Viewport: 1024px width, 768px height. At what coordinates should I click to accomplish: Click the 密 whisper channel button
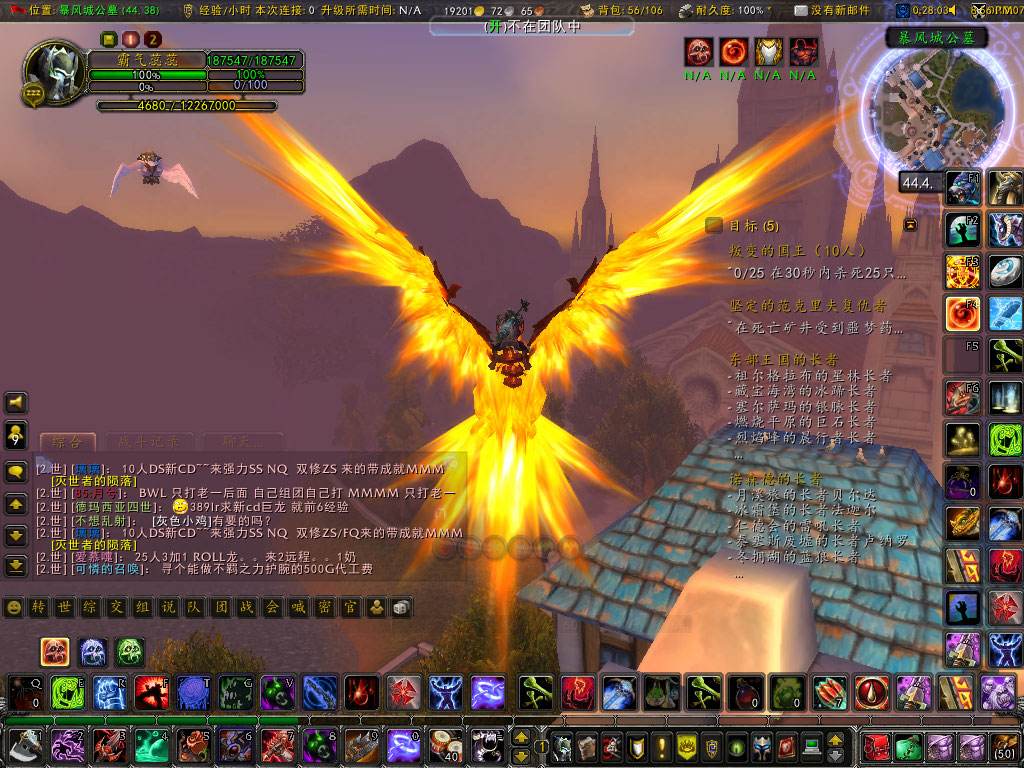(325, 607)
